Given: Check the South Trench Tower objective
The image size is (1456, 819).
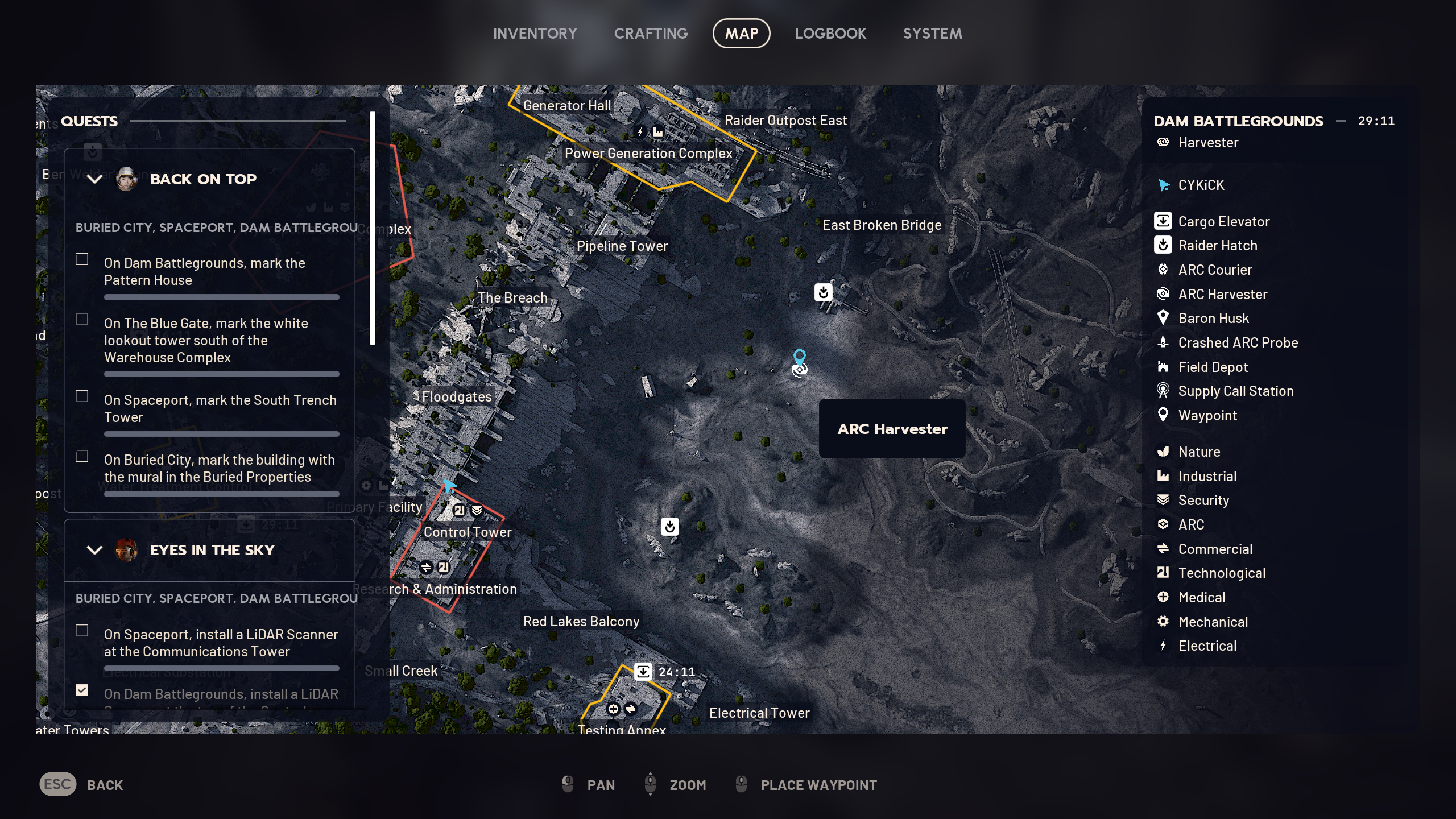Looking at the screenshot, I should coord(82,396).
